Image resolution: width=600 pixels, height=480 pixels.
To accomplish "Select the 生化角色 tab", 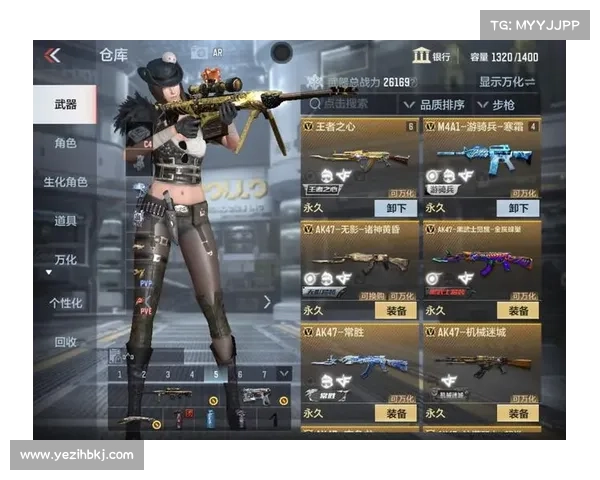I will pyautogui.click(x=65, y=182).
